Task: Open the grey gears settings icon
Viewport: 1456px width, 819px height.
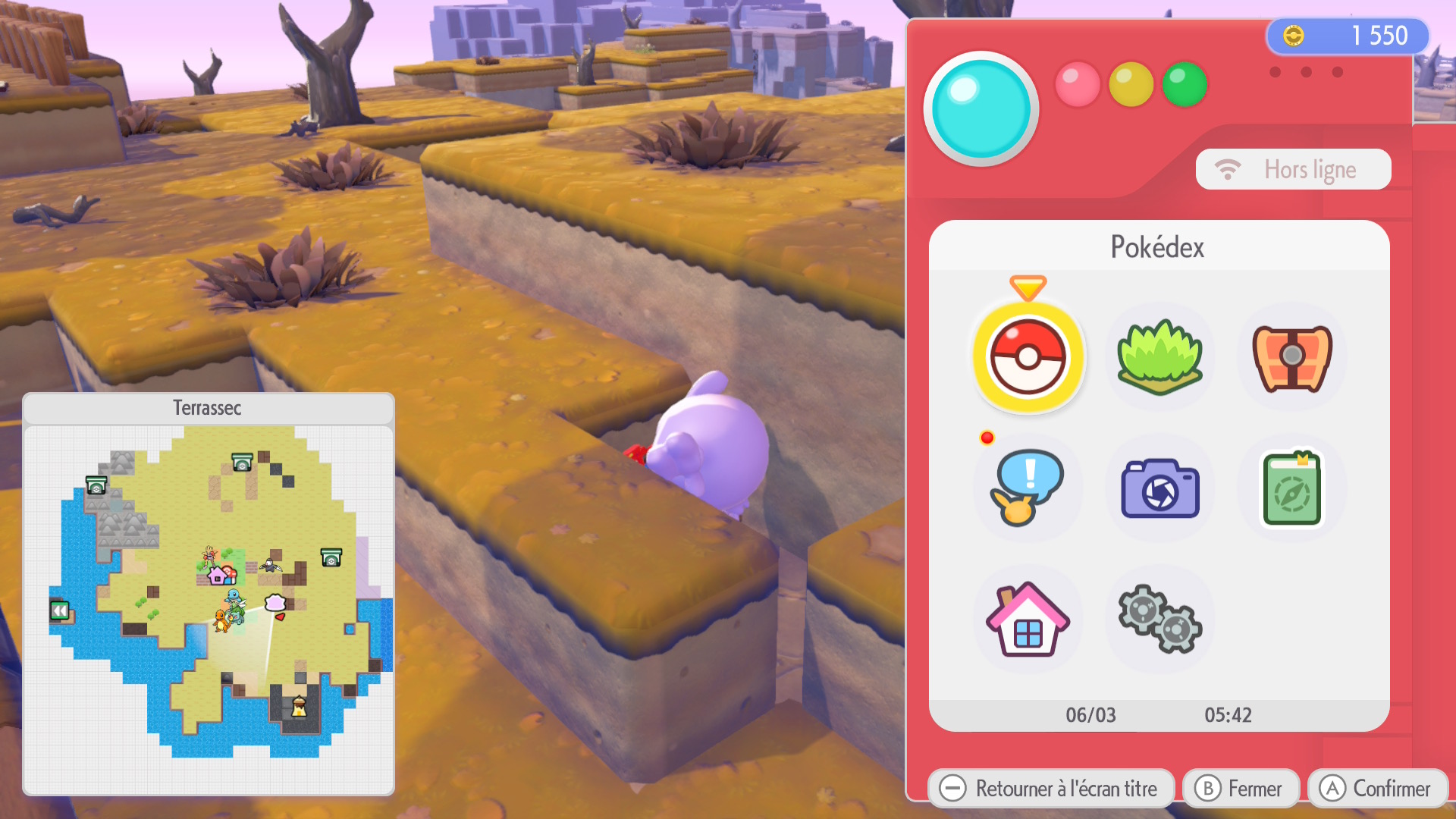Action: [x=1159, y=620]
